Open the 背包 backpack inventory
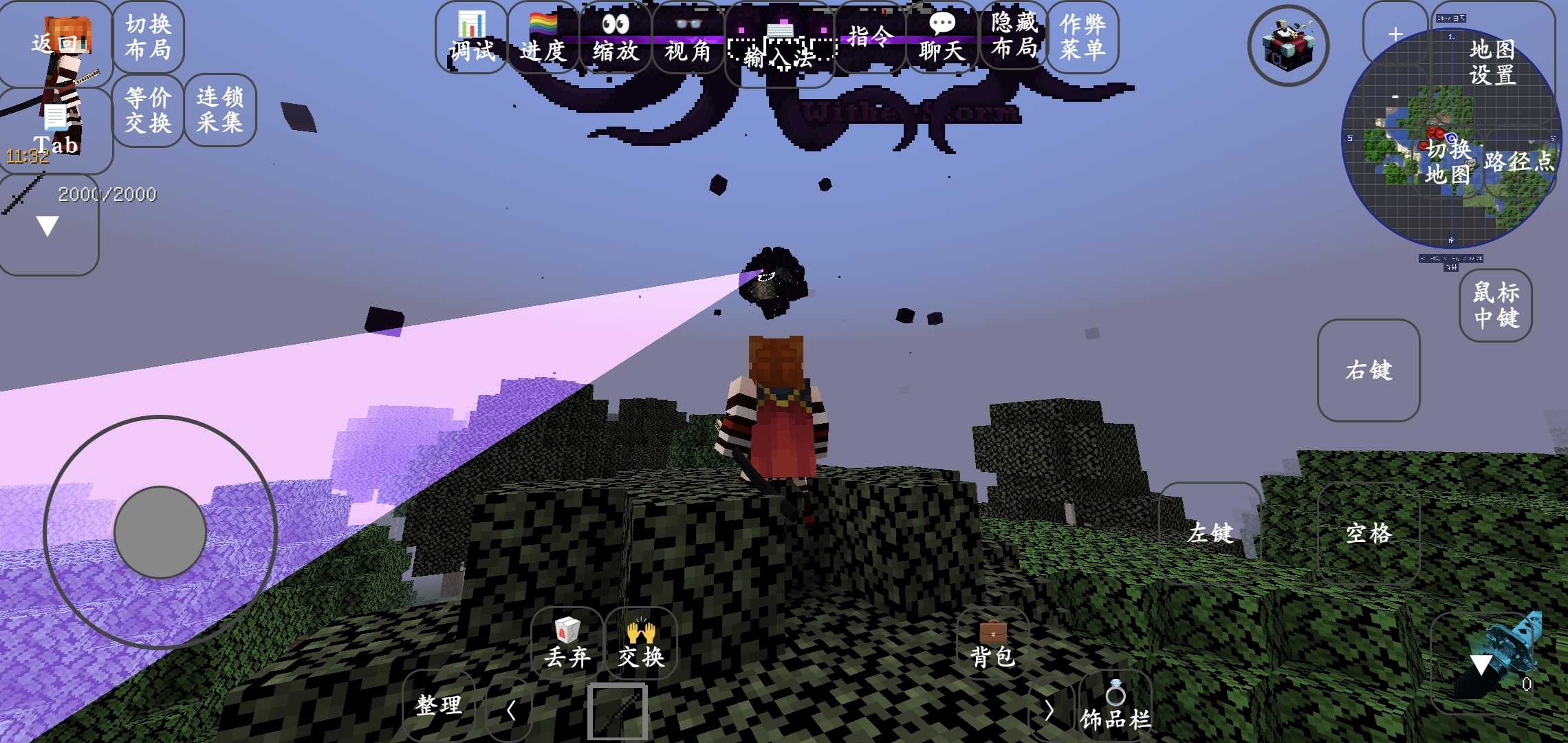Image resolution: width=1568 pixels, height=743 pixels. [992, 644]
